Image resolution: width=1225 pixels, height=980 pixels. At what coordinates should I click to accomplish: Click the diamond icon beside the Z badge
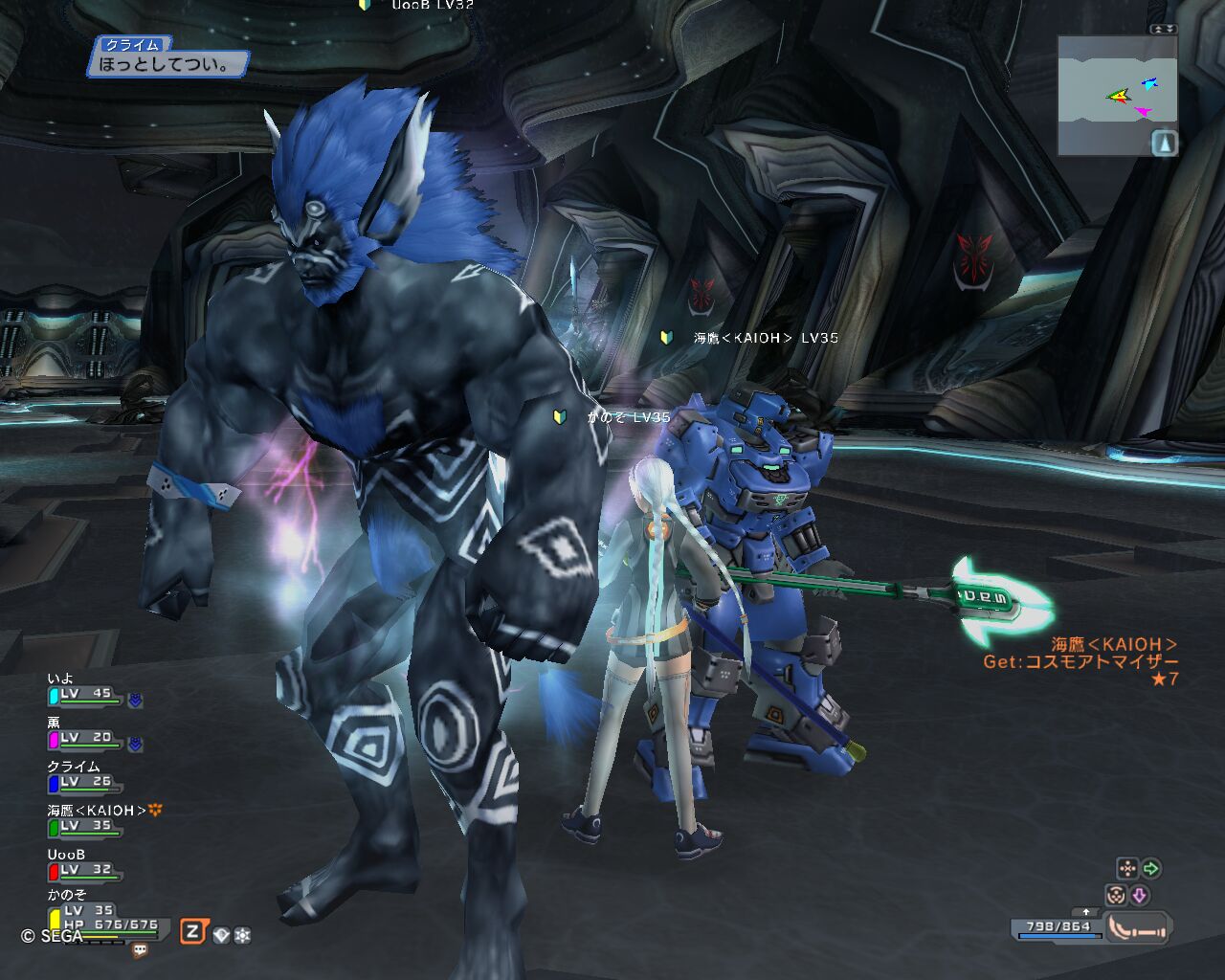pos(222,935)
